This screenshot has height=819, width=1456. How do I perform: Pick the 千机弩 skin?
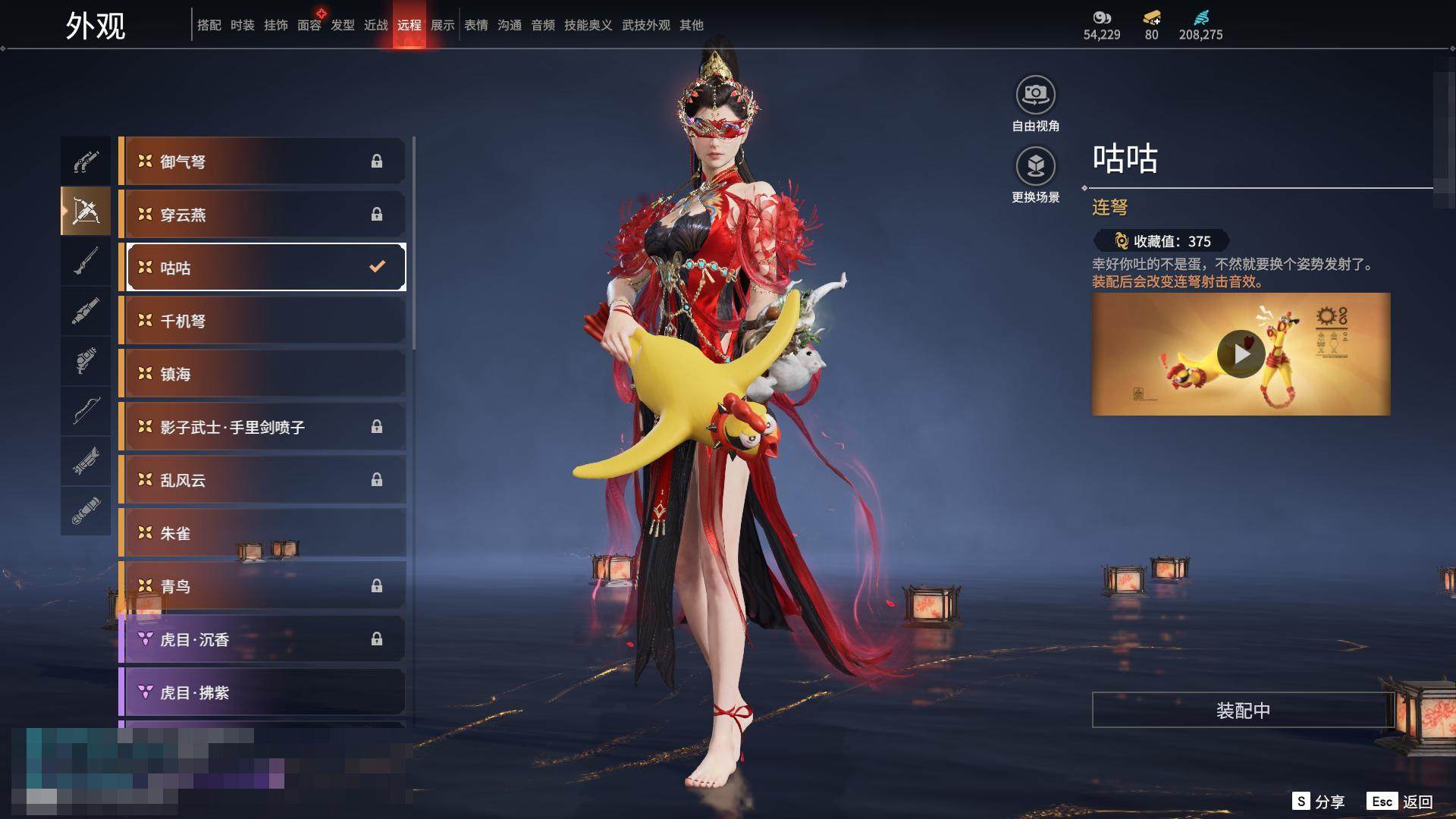262,321
